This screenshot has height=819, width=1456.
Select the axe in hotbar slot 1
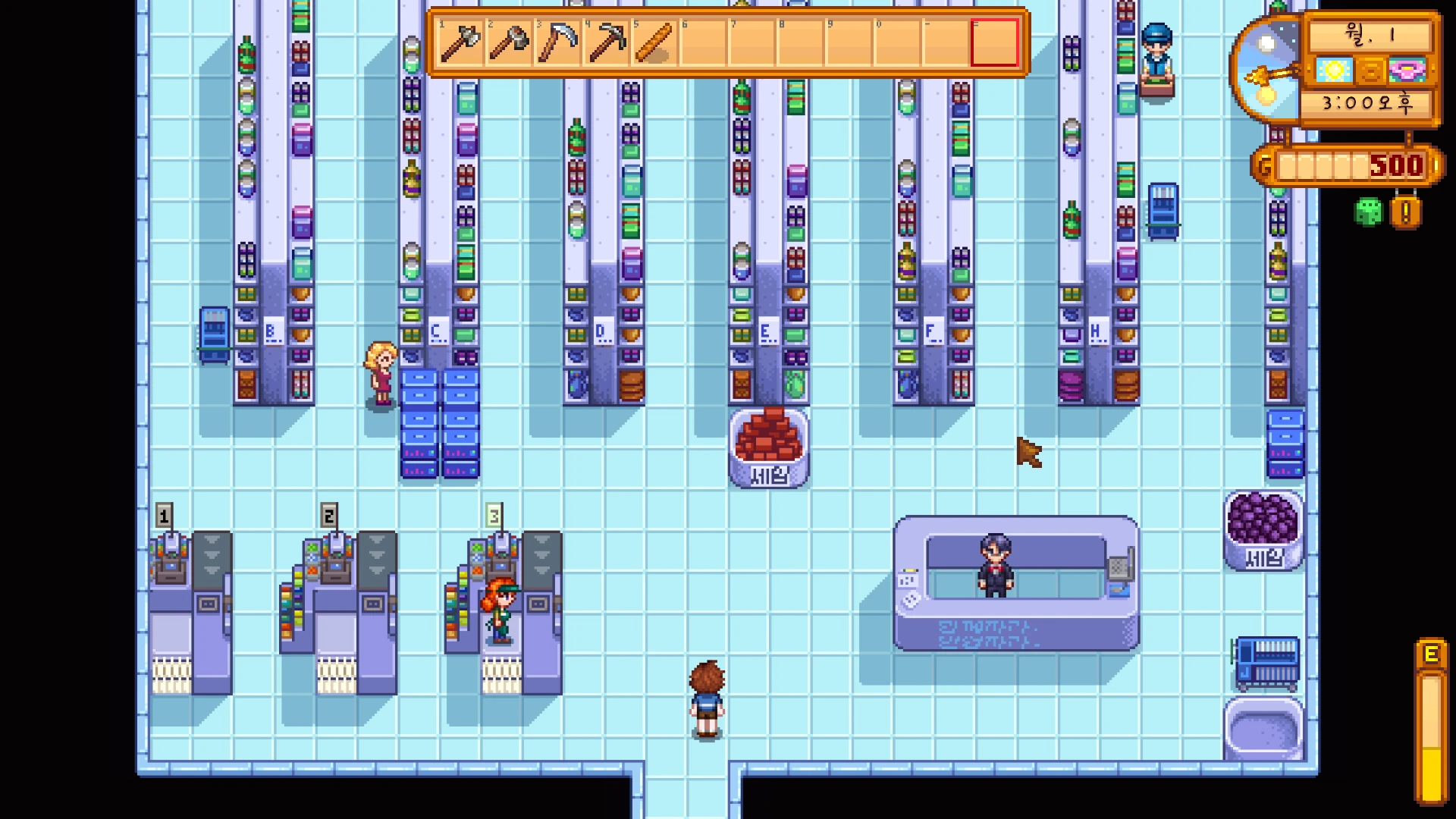point(460,43)
